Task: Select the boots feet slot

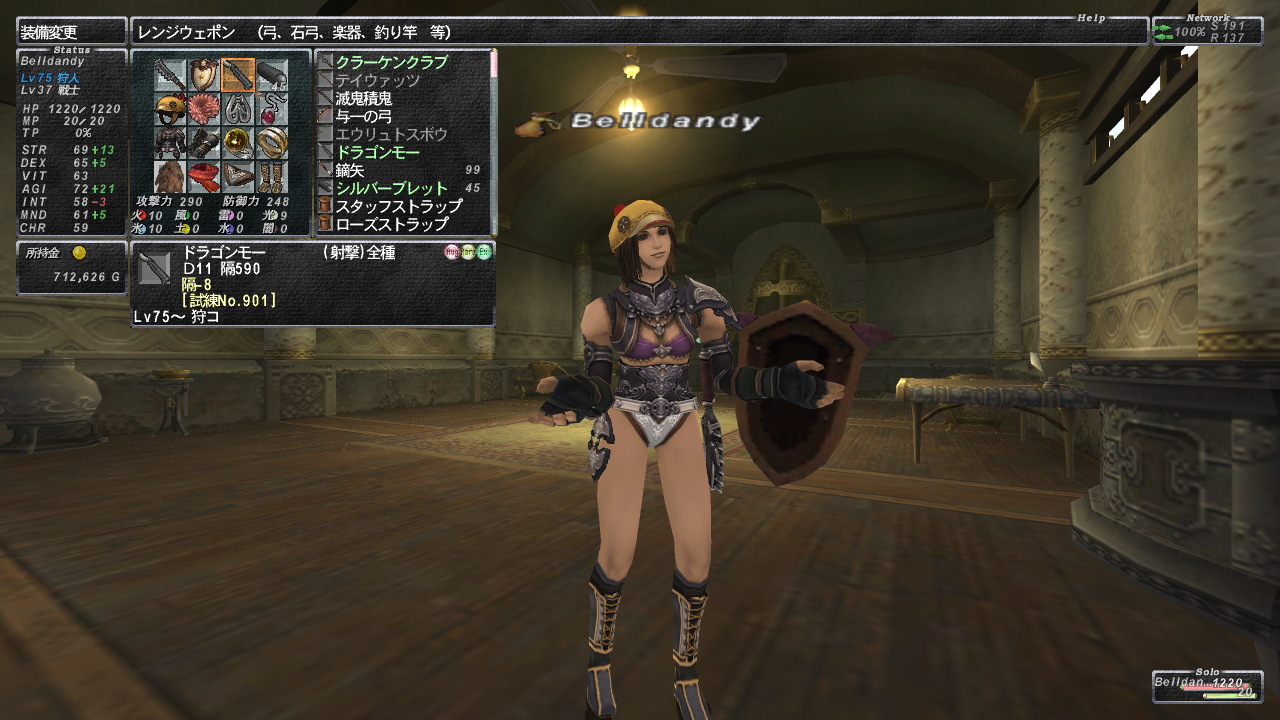Action: (x=272, y=176)
